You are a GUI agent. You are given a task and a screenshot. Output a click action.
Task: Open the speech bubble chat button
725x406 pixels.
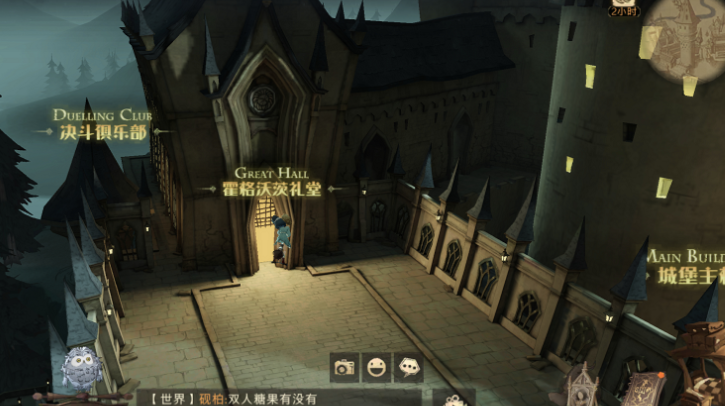point(409,367)
